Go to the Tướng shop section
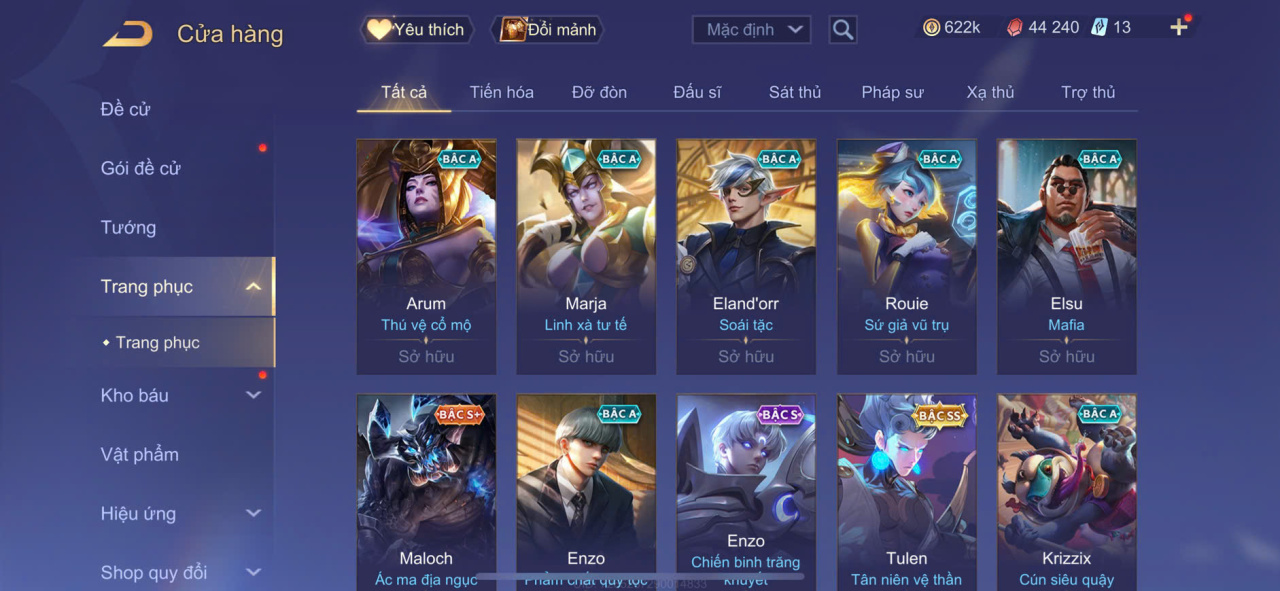Screen dimensions: 1280x591 (x=129, y=227)
